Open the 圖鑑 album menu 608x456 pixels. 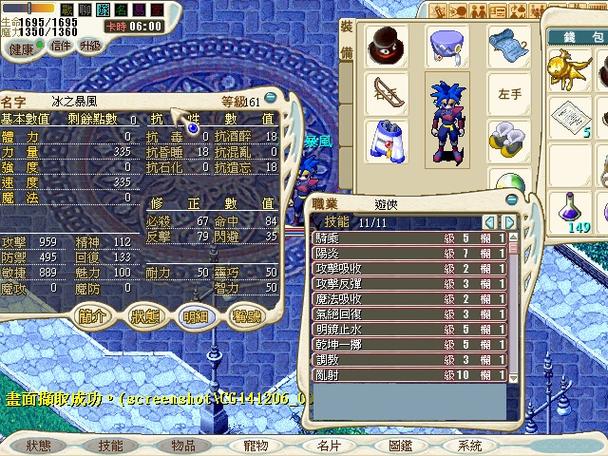[399, 445]
